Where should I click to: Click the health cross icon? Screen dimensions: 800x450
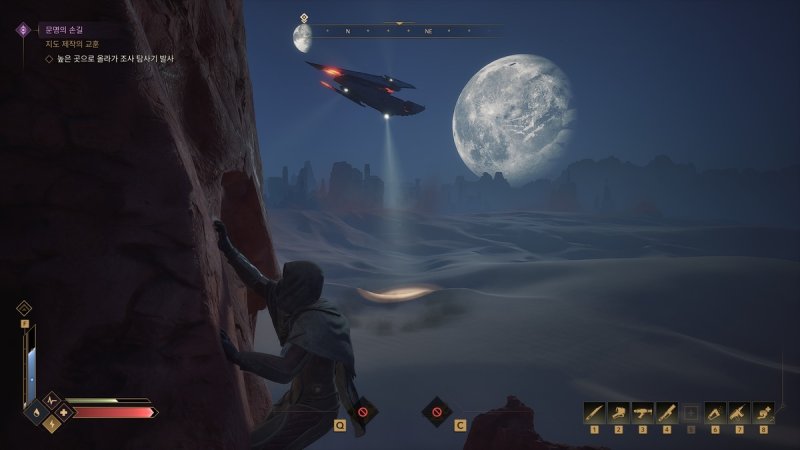(65, 411)
